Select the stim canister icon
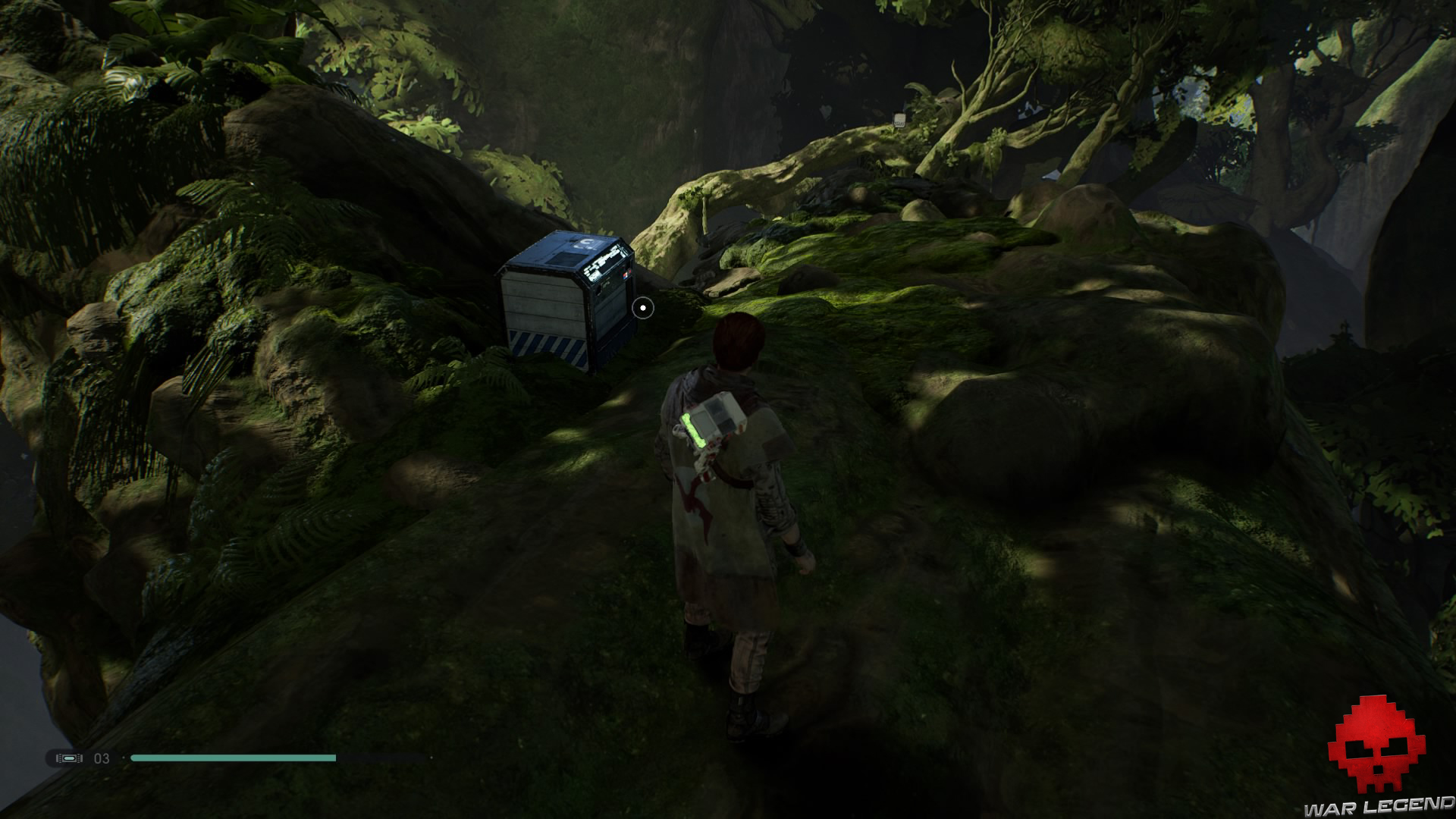 [69, 758]
